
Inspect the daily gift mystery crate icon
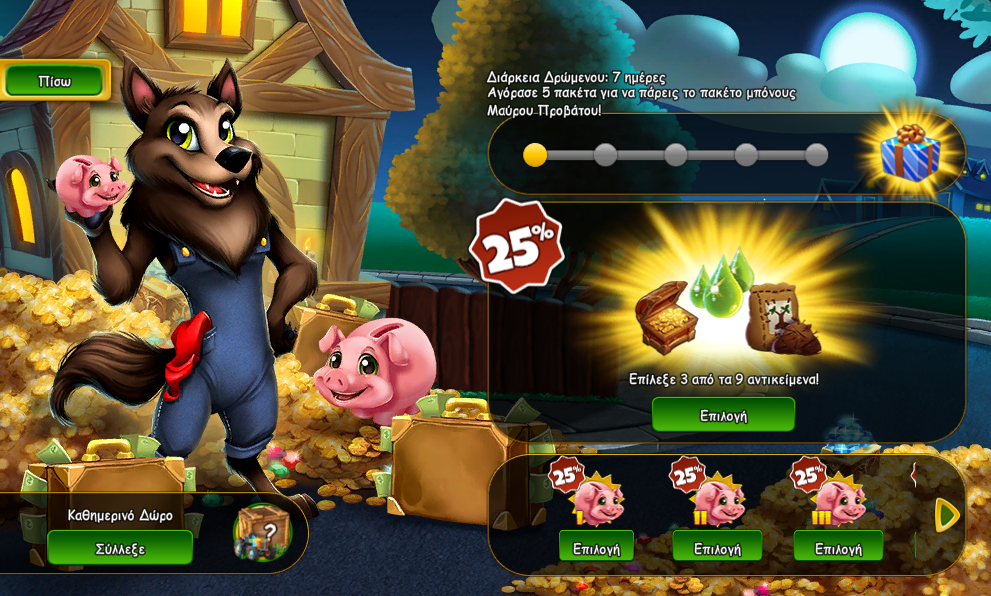click(x=263, y=532)
